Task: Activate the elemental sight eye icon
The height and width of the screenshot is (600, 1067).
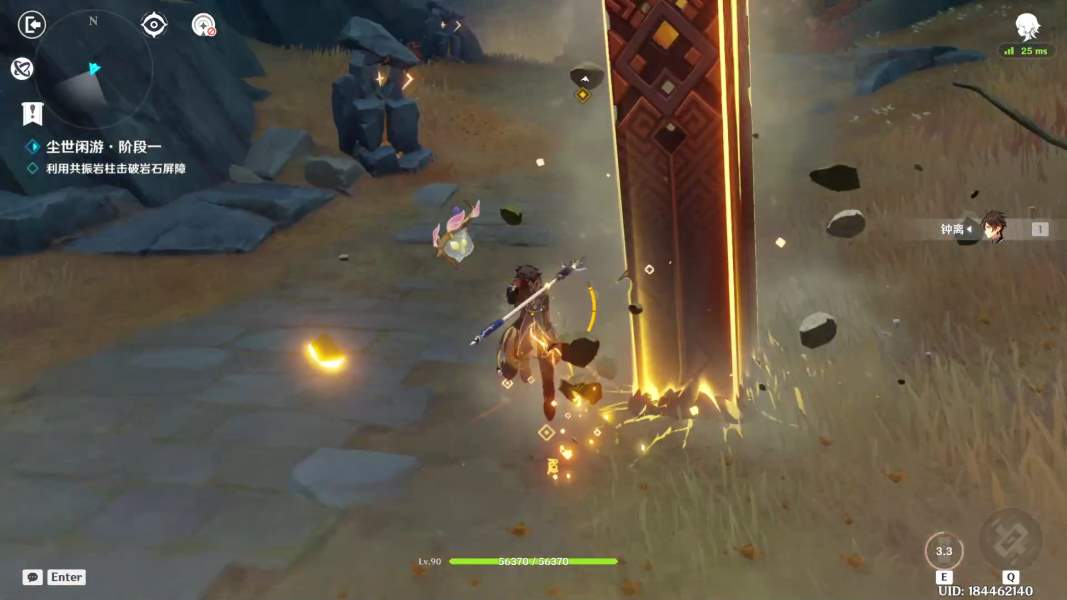Action: click(154, 24)
